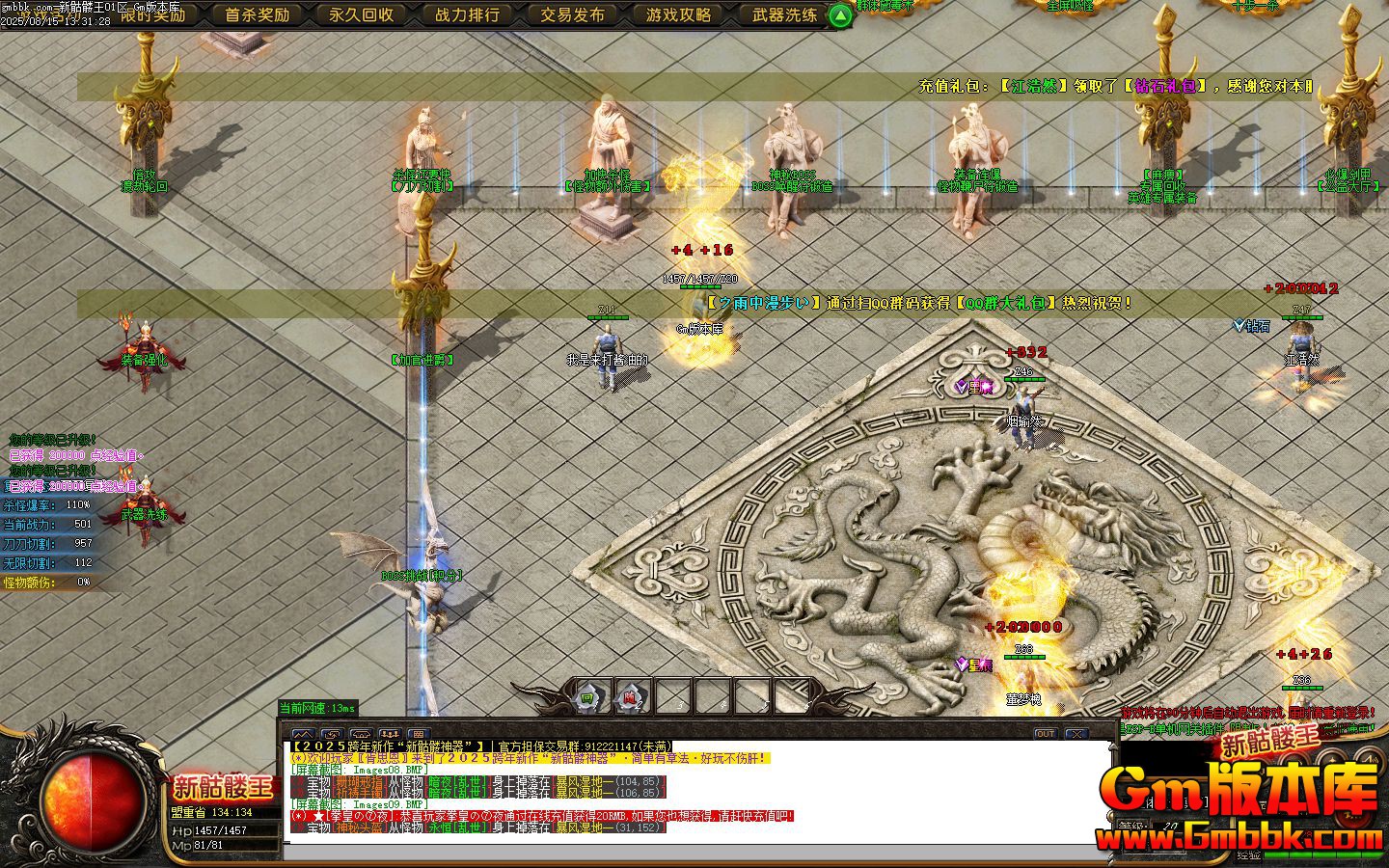The width and height of the screenshot is (1389, 868).
Task: Collapse the chat message window
Action: click(1077, 734)
